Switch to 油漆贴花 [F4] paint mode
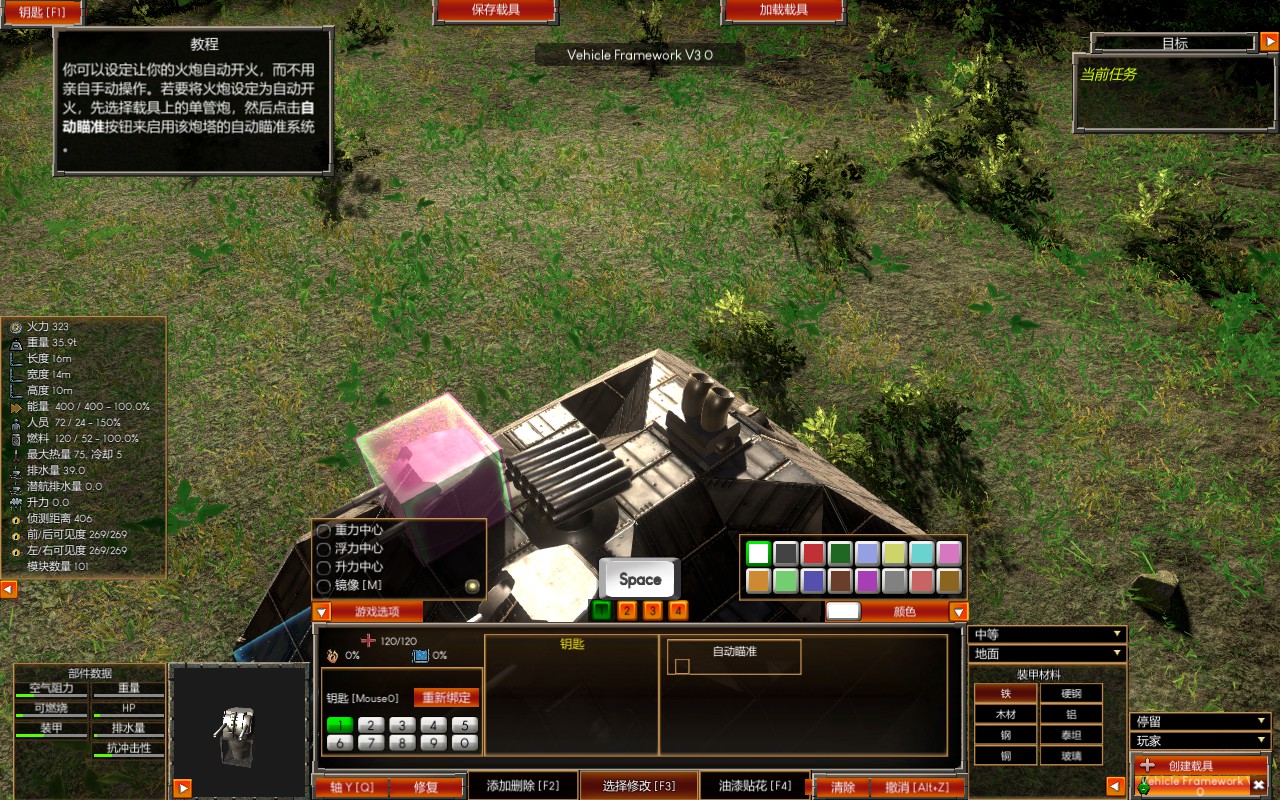 (x=755, y=786)
